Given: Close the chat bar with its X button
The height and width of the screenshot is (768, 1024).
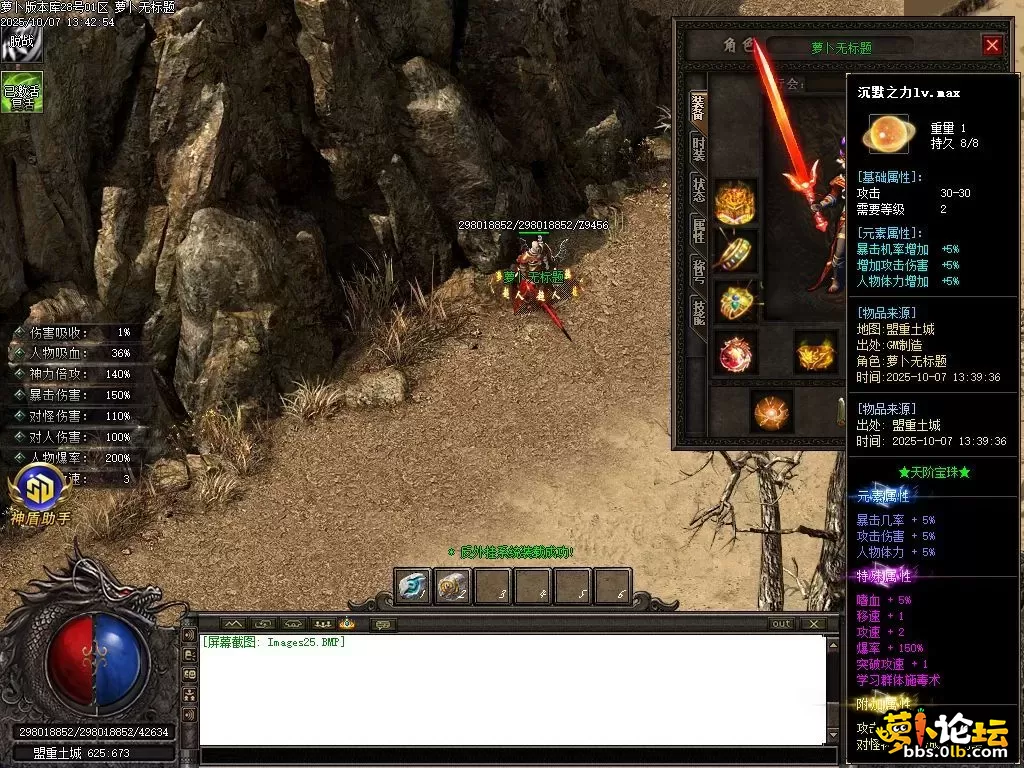Looking at the screenshot, I should click(814, 624).
